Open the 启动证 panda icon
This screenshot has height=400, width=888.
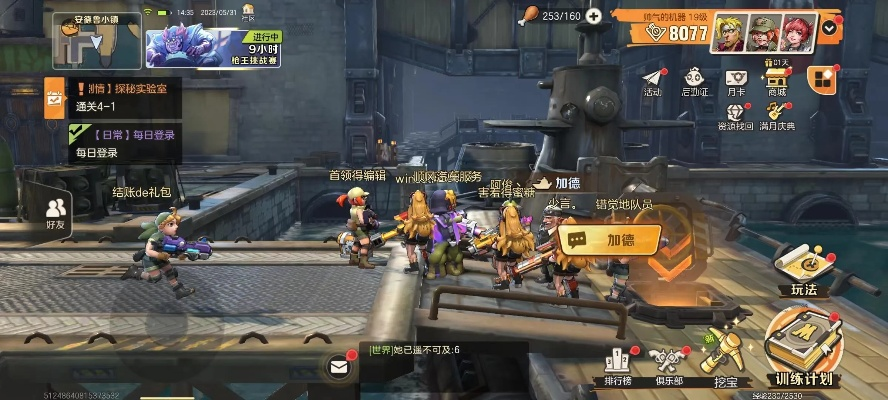[x=694, y=81]
